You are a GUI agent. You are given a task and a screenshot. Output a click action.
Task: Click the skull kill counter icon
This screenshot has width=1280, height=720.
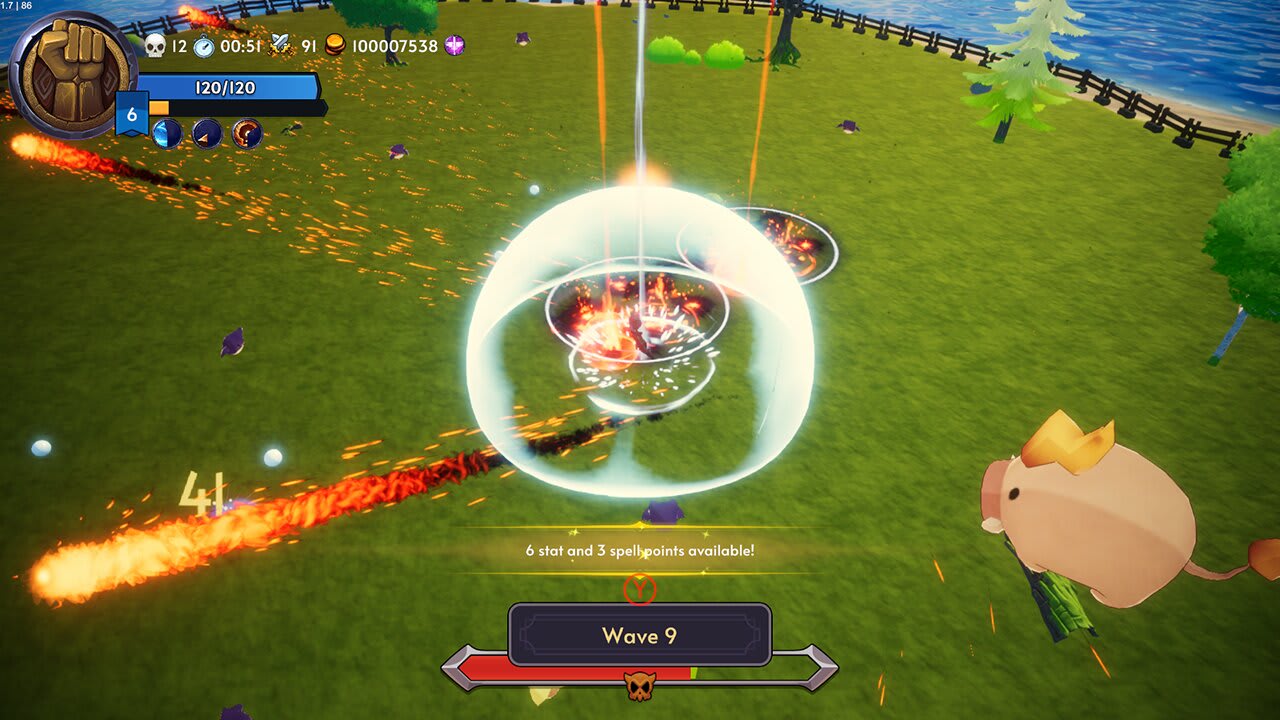coord(154,44)
